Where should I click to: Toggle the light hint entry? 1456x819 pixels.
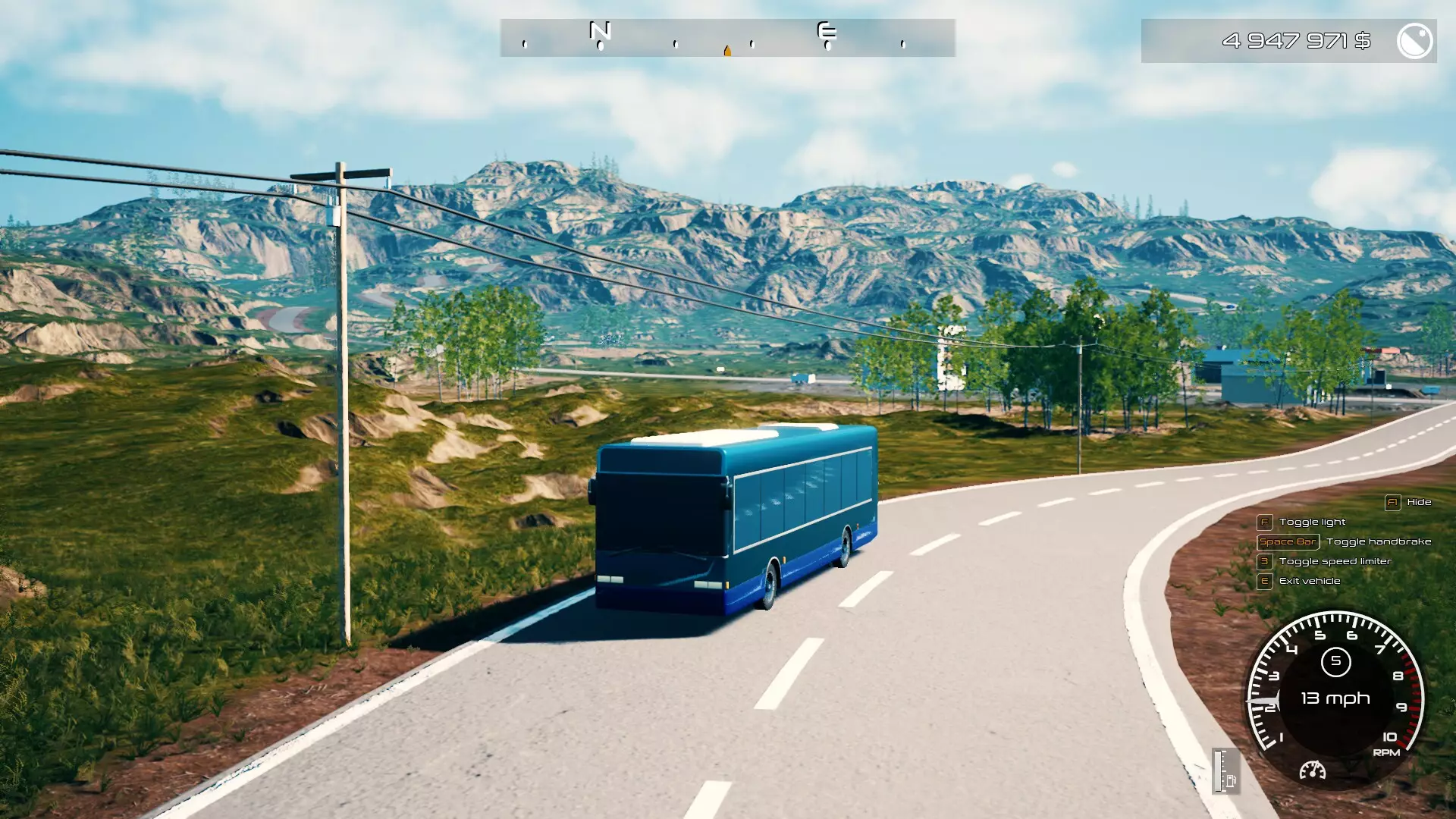click(x=1312, y=522)
